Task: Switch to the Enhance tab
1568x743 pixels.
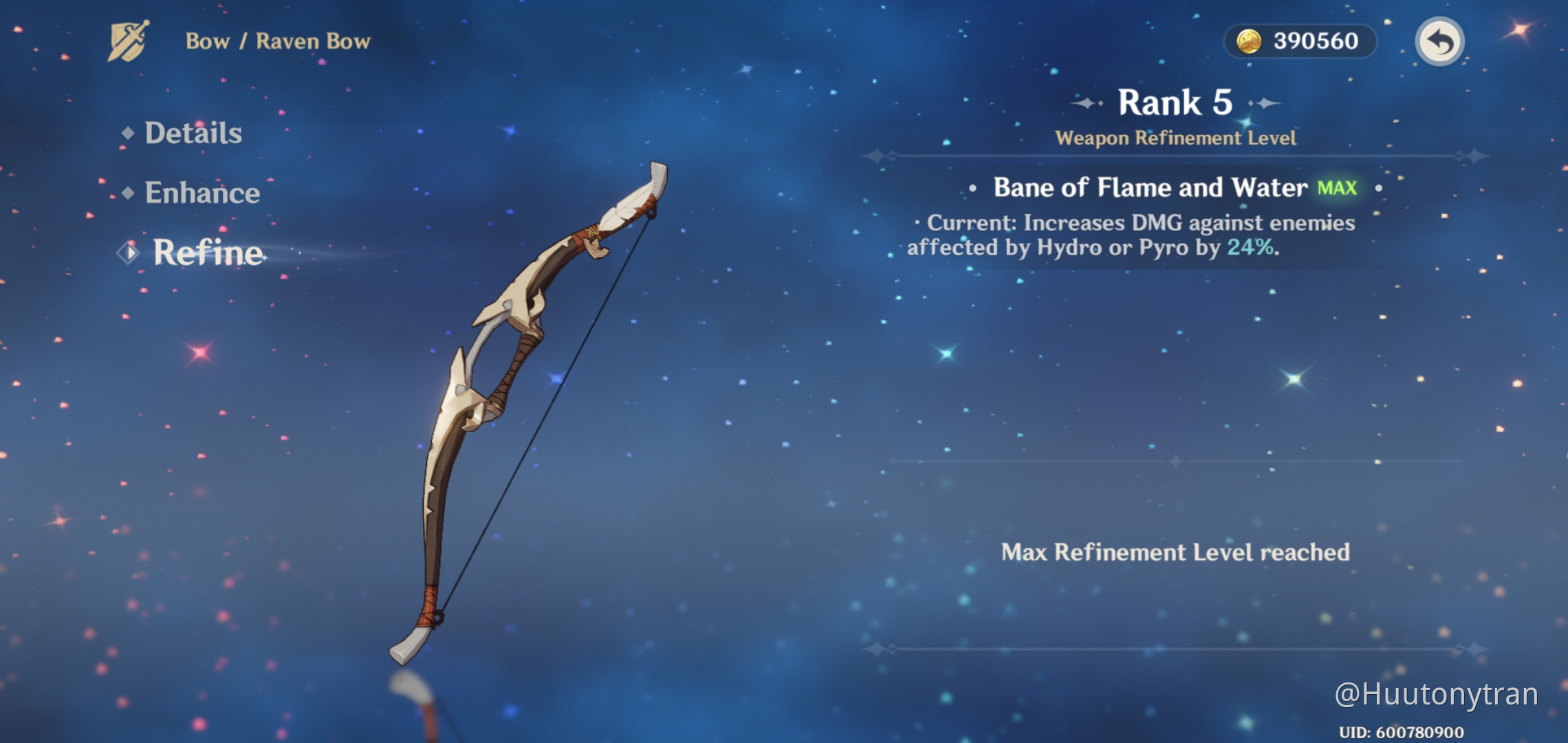Action: [202, 193]
